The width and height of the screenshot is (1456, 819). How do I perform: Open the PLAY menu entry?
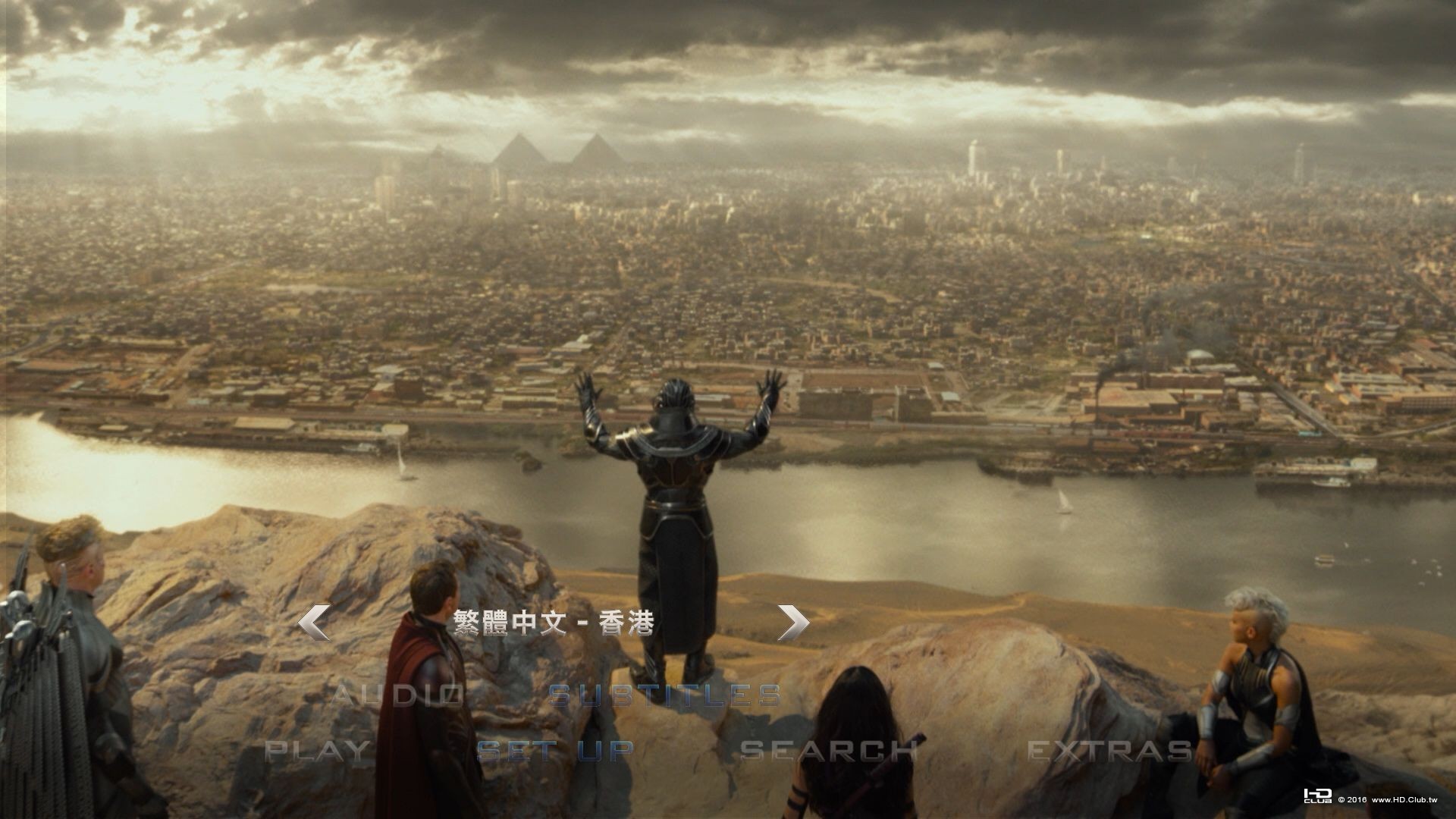[318, 751]
